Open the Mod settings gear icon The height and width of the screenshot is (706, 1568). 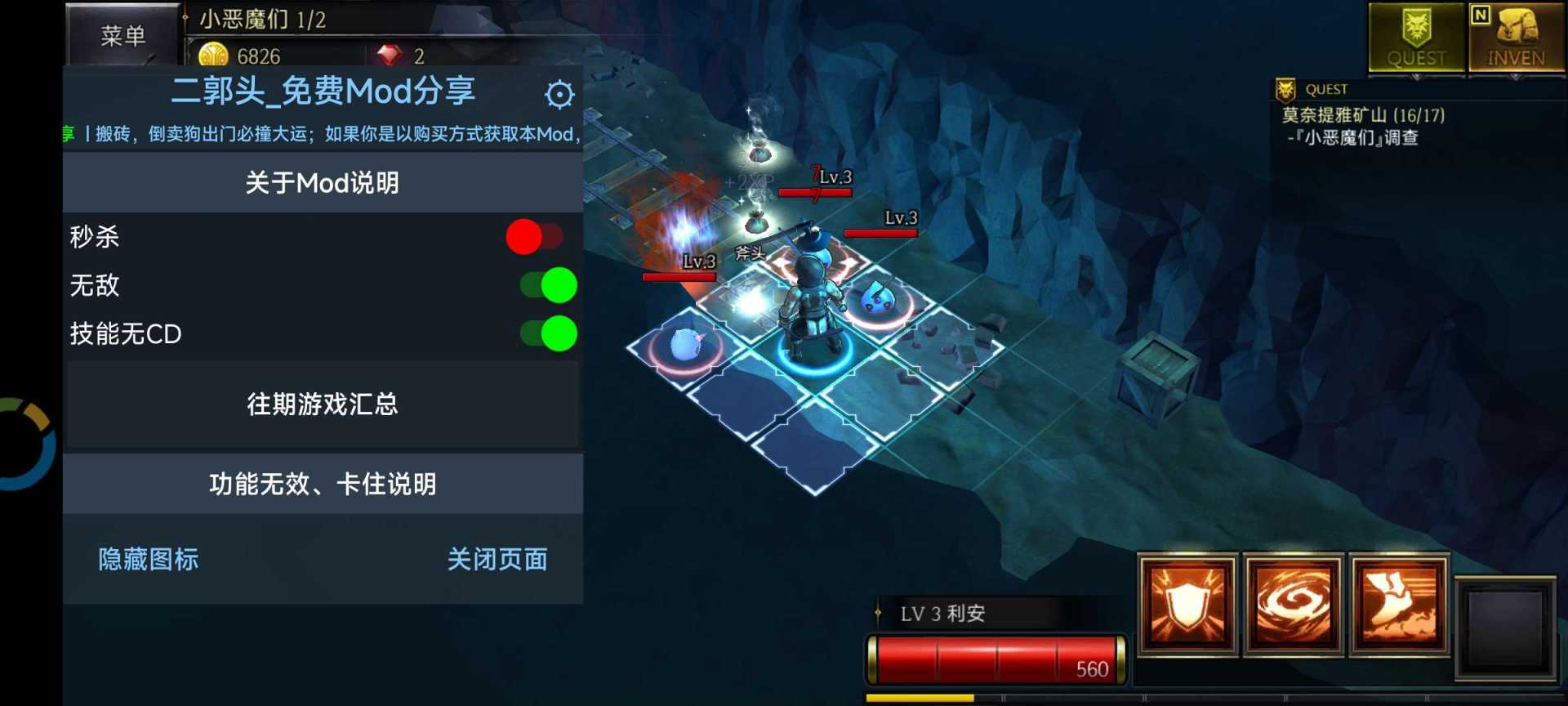559,93
